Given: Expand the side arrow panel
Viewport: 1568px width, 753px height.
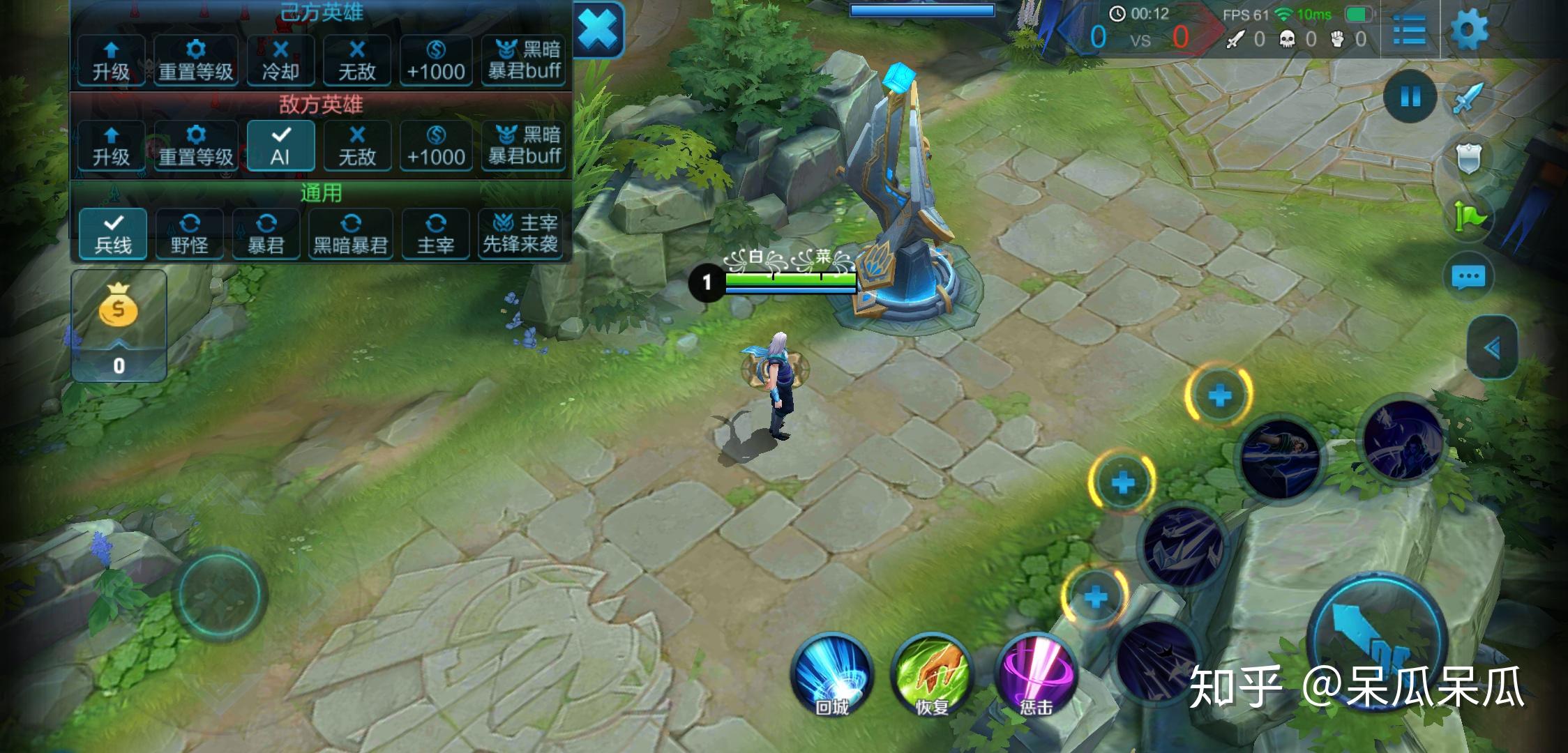Looking at the screenshot, I should point(1492,347).
